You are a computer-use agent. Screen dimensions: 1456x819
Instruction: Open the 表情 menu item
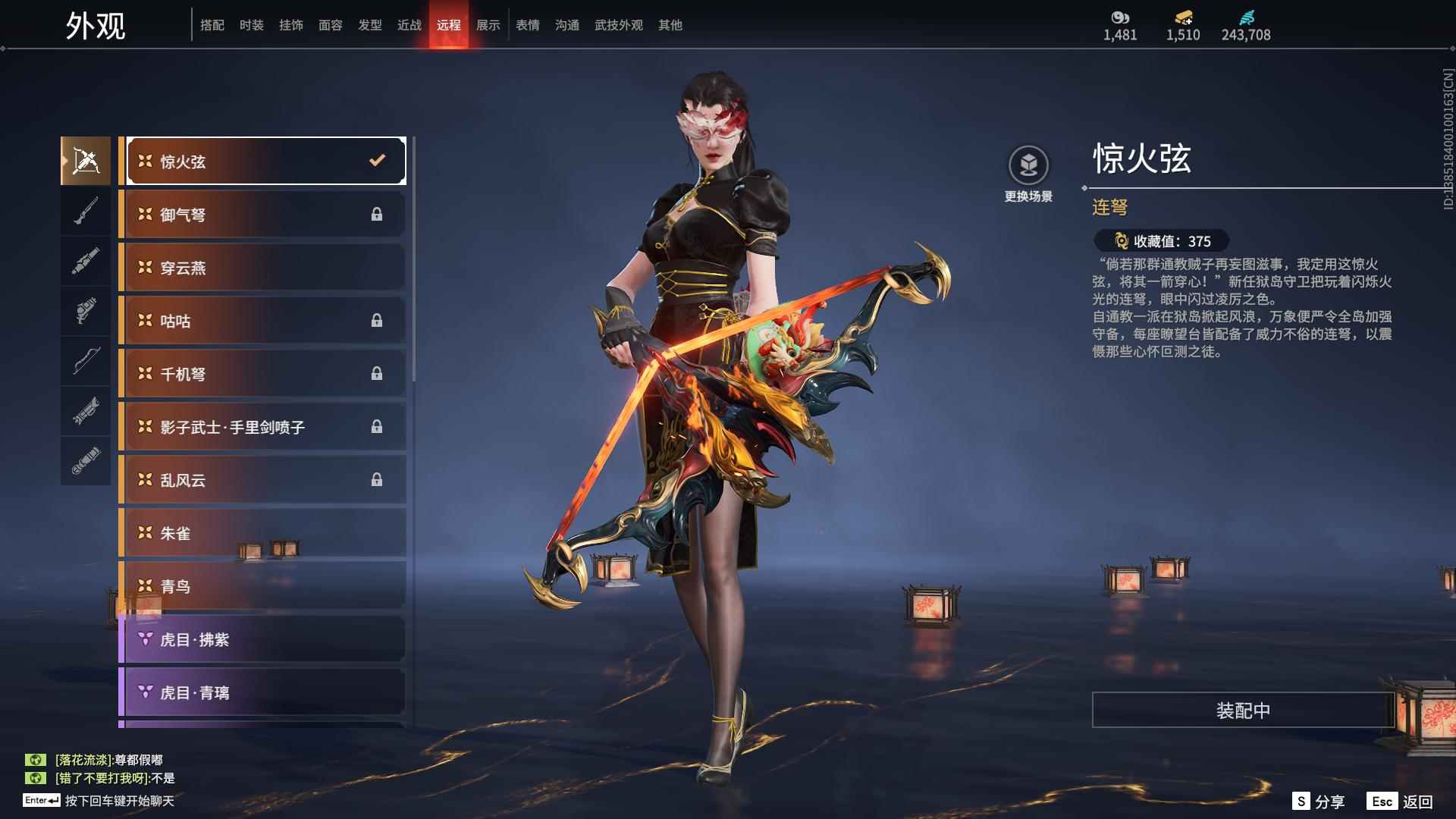(x=527, y=24)
